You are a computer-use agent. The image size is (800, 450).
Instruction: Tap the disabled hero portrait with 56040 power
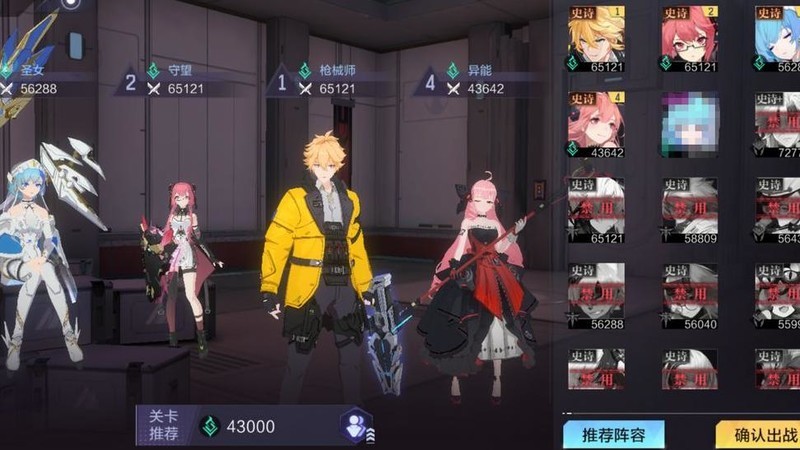pyautogui.click(x=689, y=296)
